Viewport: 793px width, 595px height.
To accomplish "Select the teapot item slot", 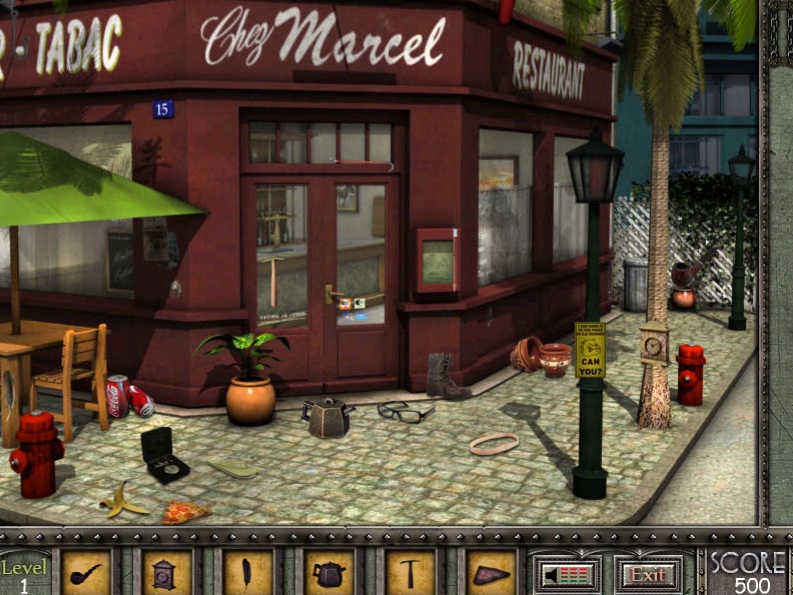I will pyautogui.click(x=329, y=573).
